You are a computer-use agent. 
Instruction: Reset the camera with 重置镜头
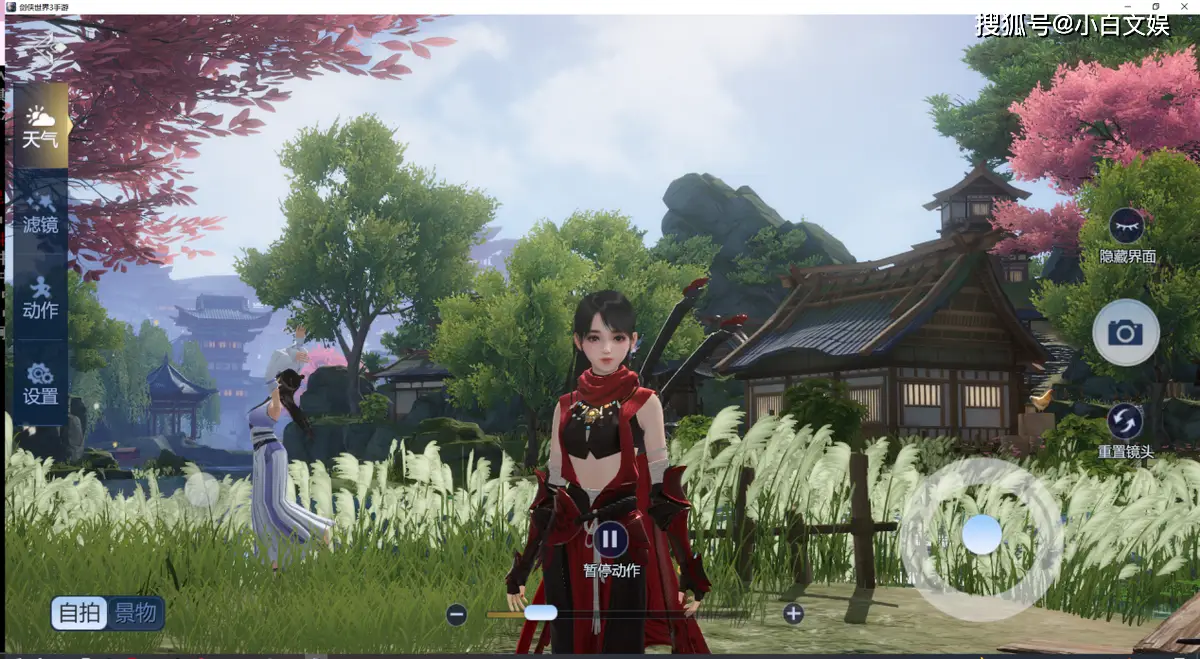click(1126, 421)
